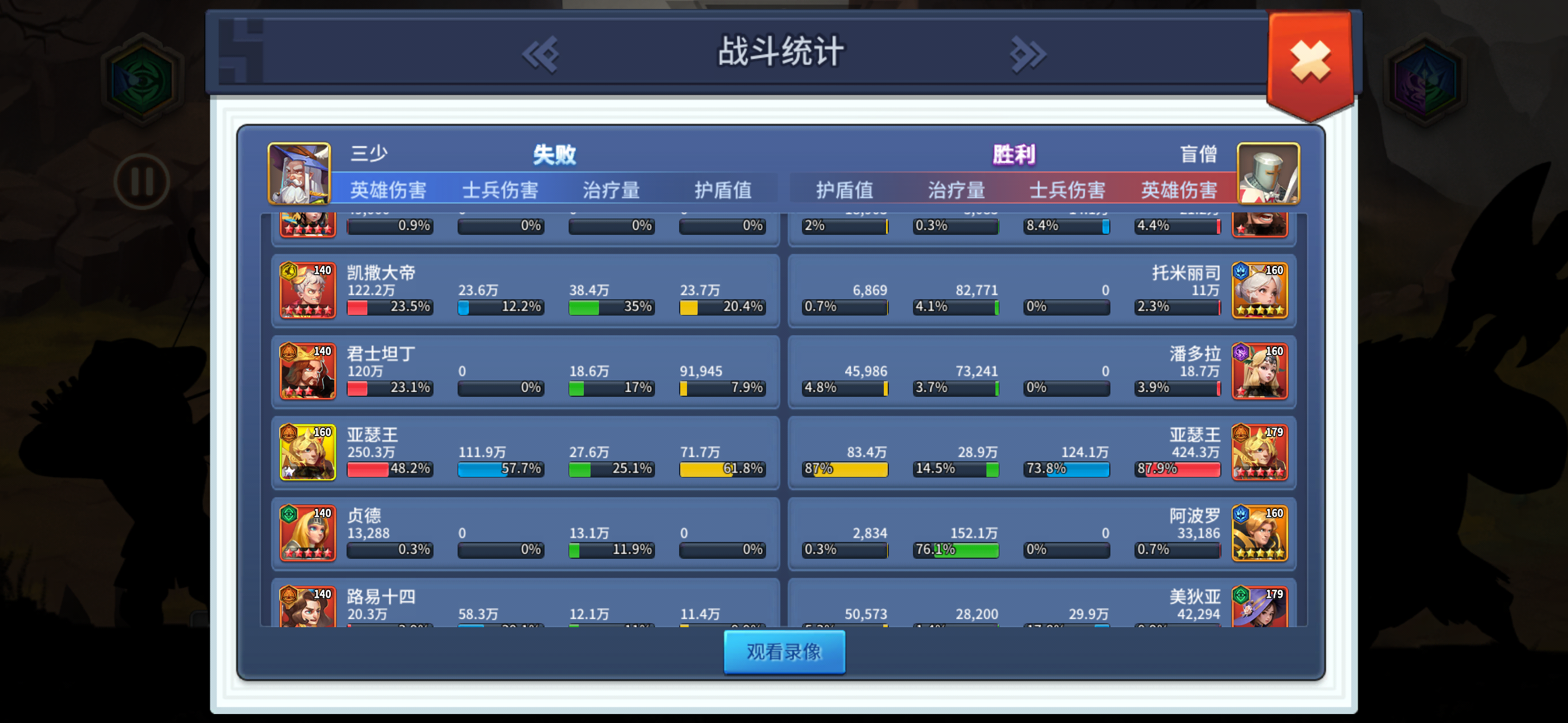Image resolution: width=1568 pixels, height=723 pixels.
Task: Tap 亚瑟王's yellow 61.8% shield progress bar
Action: [722, 469]
